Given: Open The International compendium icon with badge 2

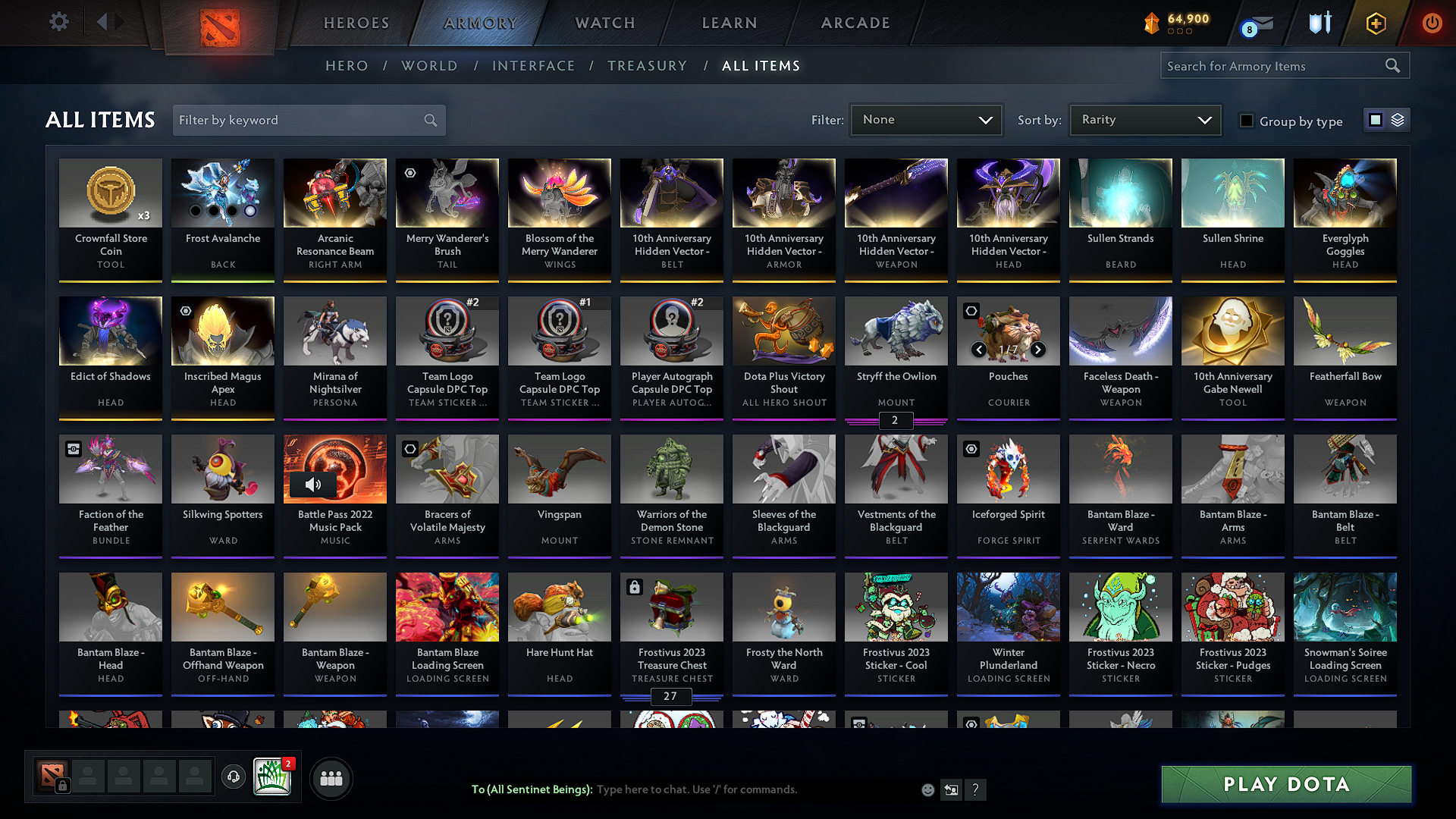Looking at the screenshot, I should point(272,776).
